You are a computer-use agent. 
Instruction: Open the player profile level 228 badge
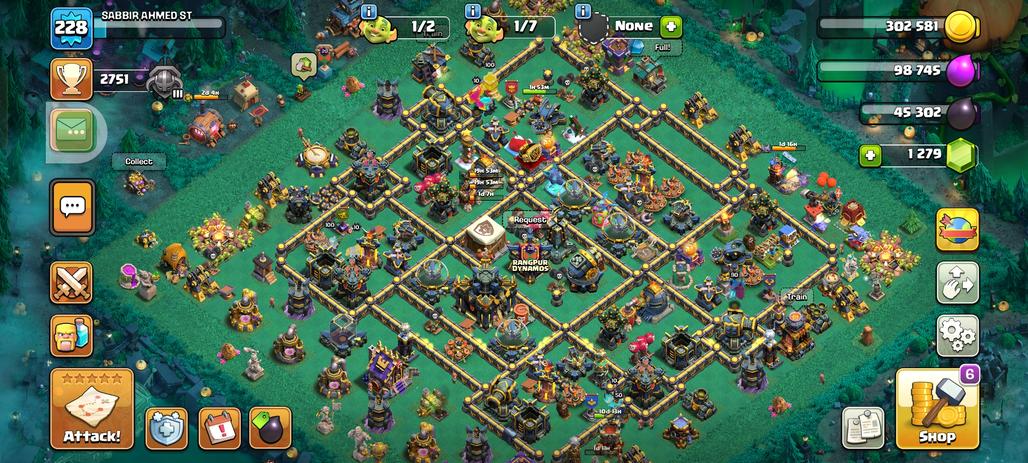(72, 26)
